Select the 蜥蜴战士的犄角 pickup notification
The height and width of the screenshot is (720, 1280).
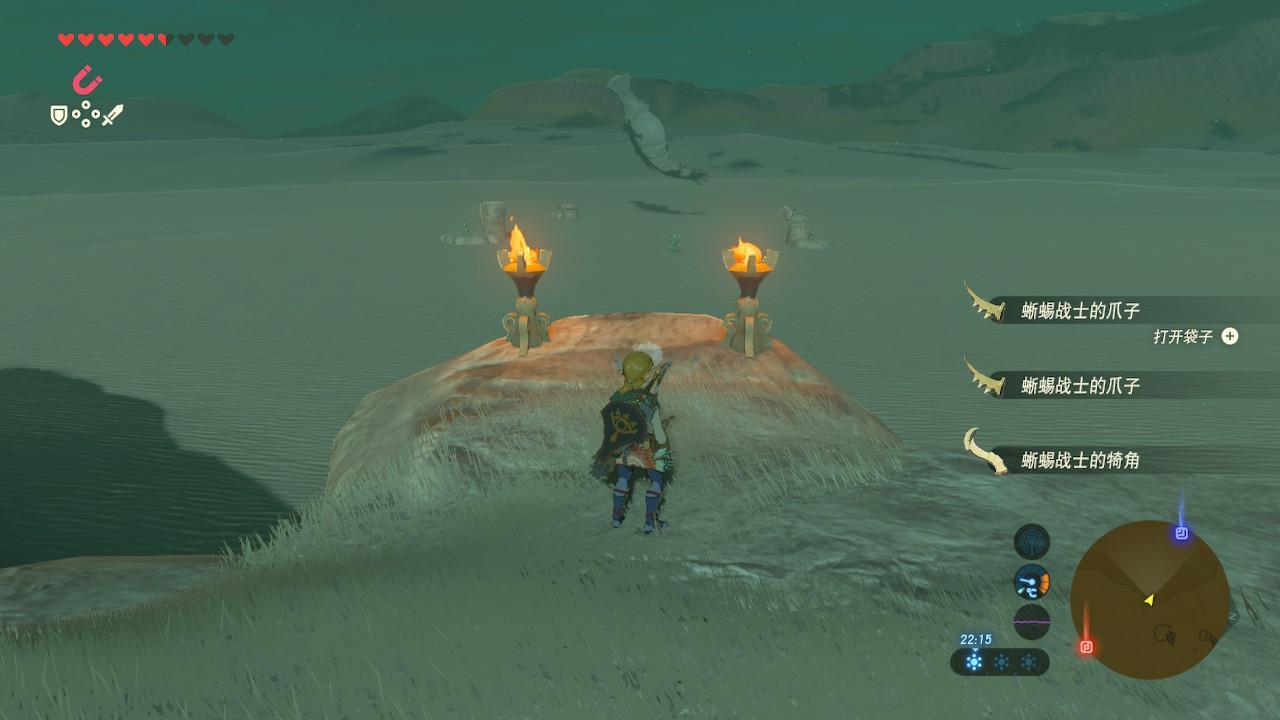(1080, 460)
